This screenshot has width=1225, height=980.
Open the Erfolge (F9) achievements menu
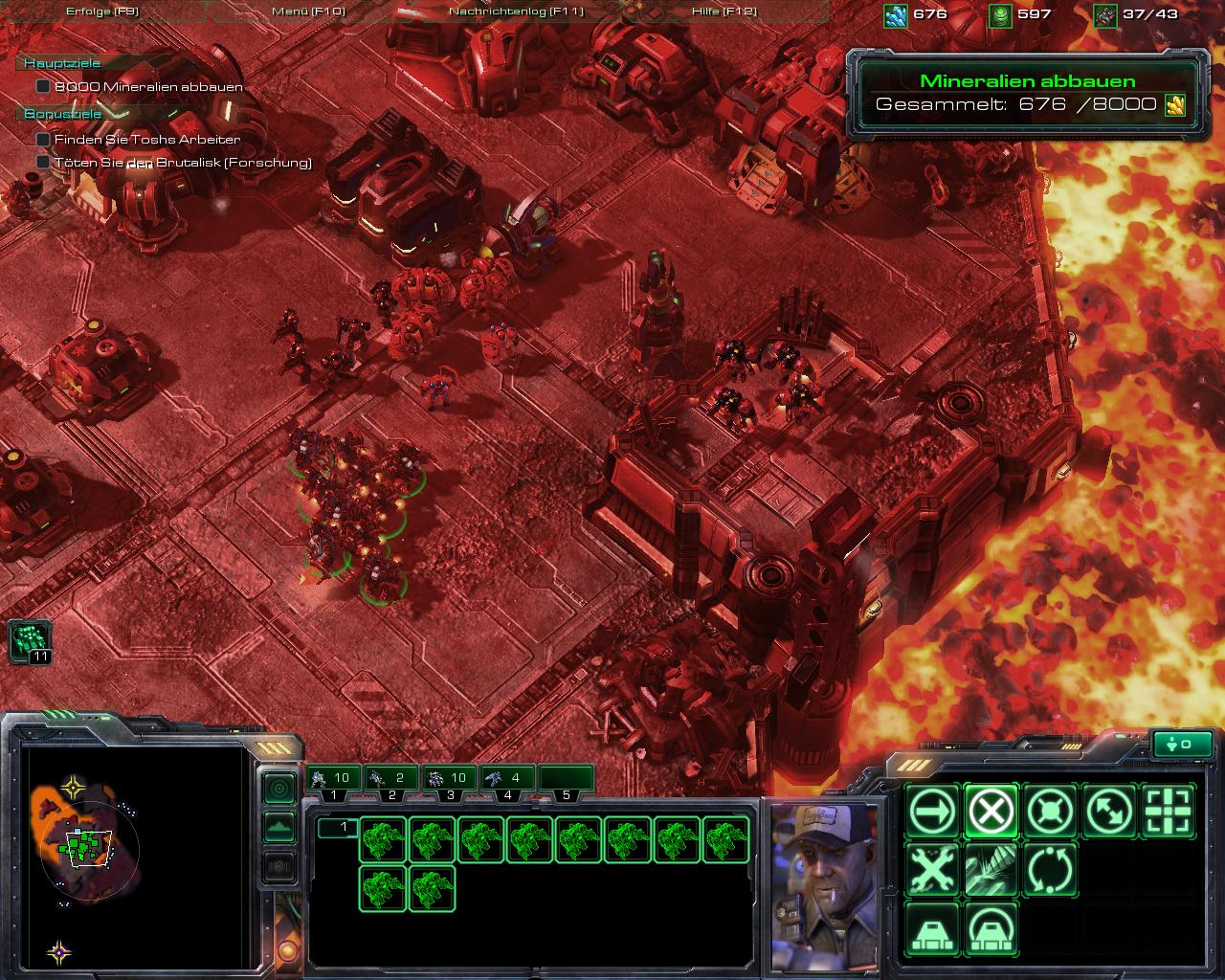(101, 11)
